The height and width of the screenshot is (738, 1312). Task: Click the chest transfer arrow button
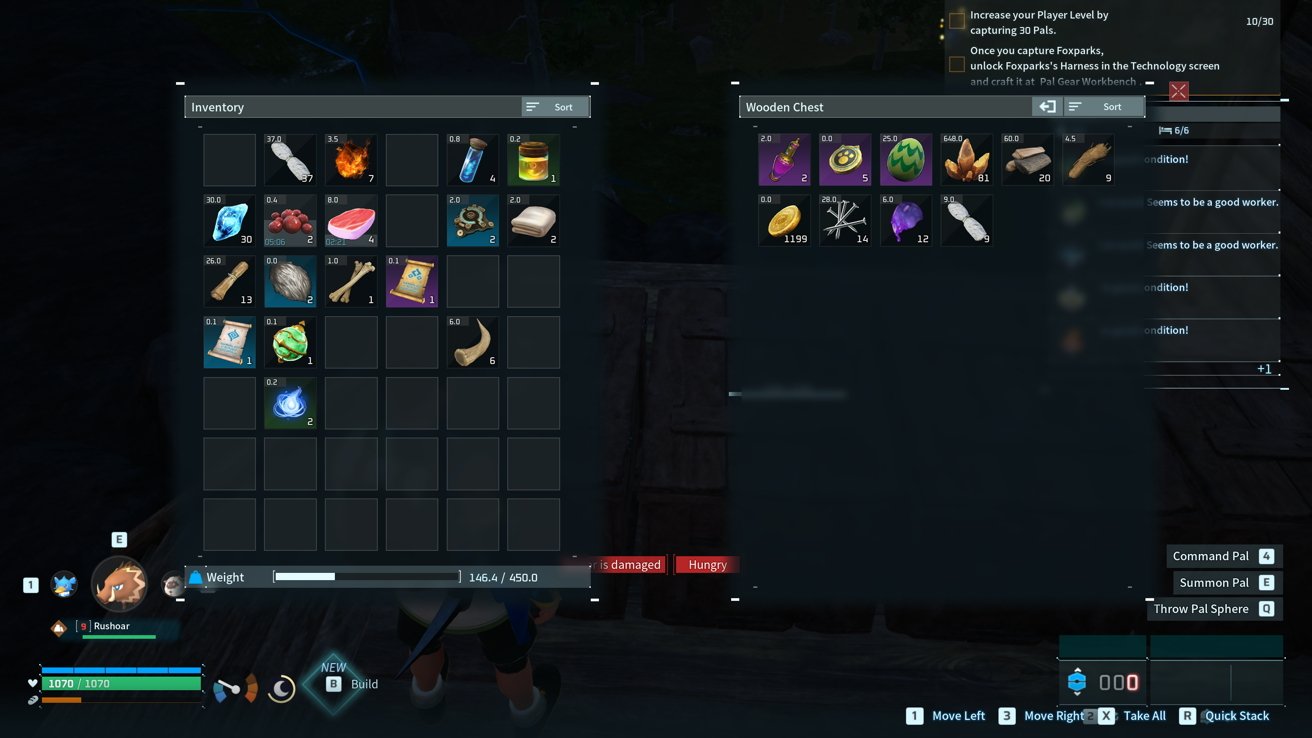click(x=1046, y=107)
